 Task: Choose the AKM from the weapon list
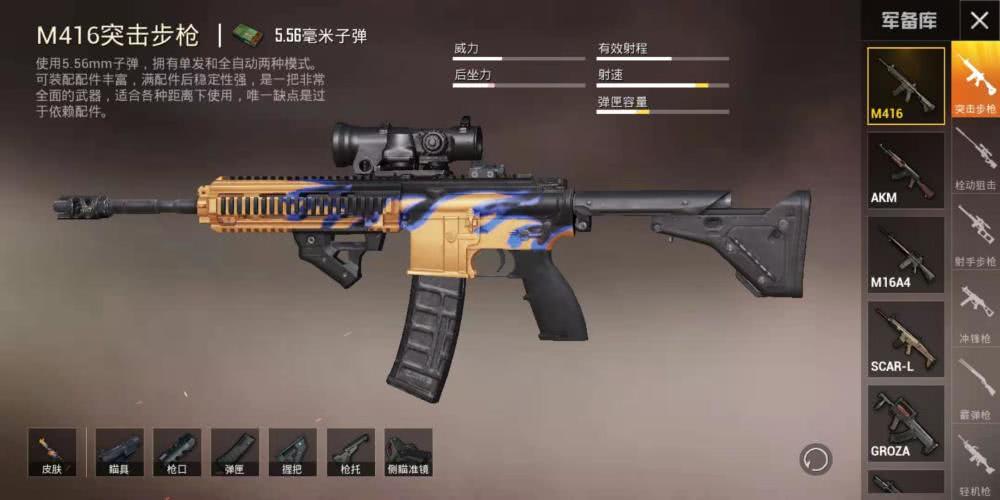click(x=905, y=170)
